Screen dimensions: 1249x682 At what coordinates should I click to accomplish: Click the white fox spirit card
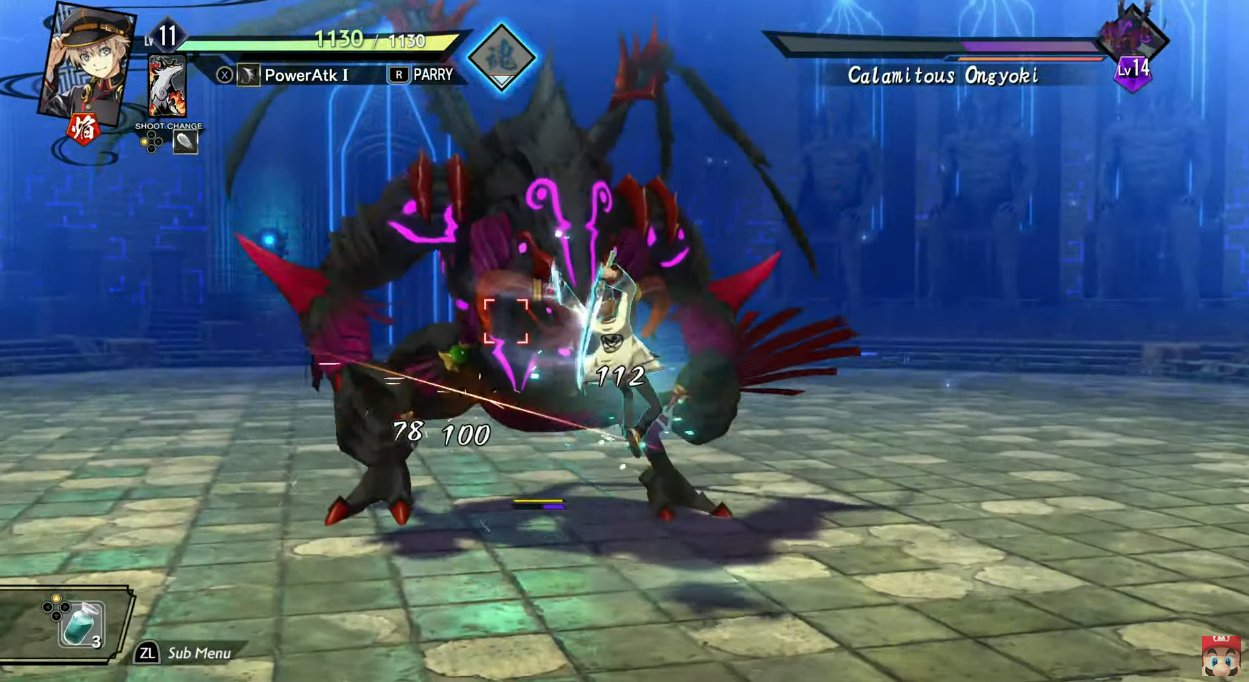tap(168, 86)
